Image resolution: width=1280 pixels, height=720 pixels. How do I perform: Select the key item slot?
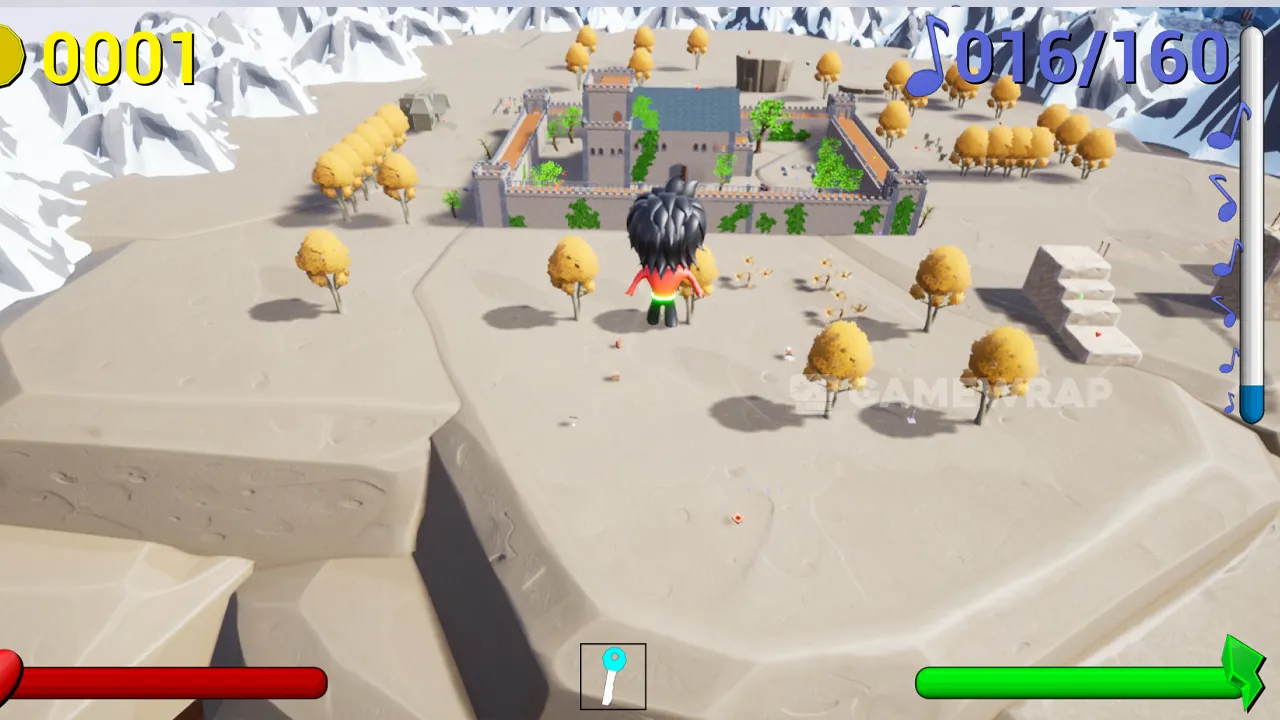(613, 677)
